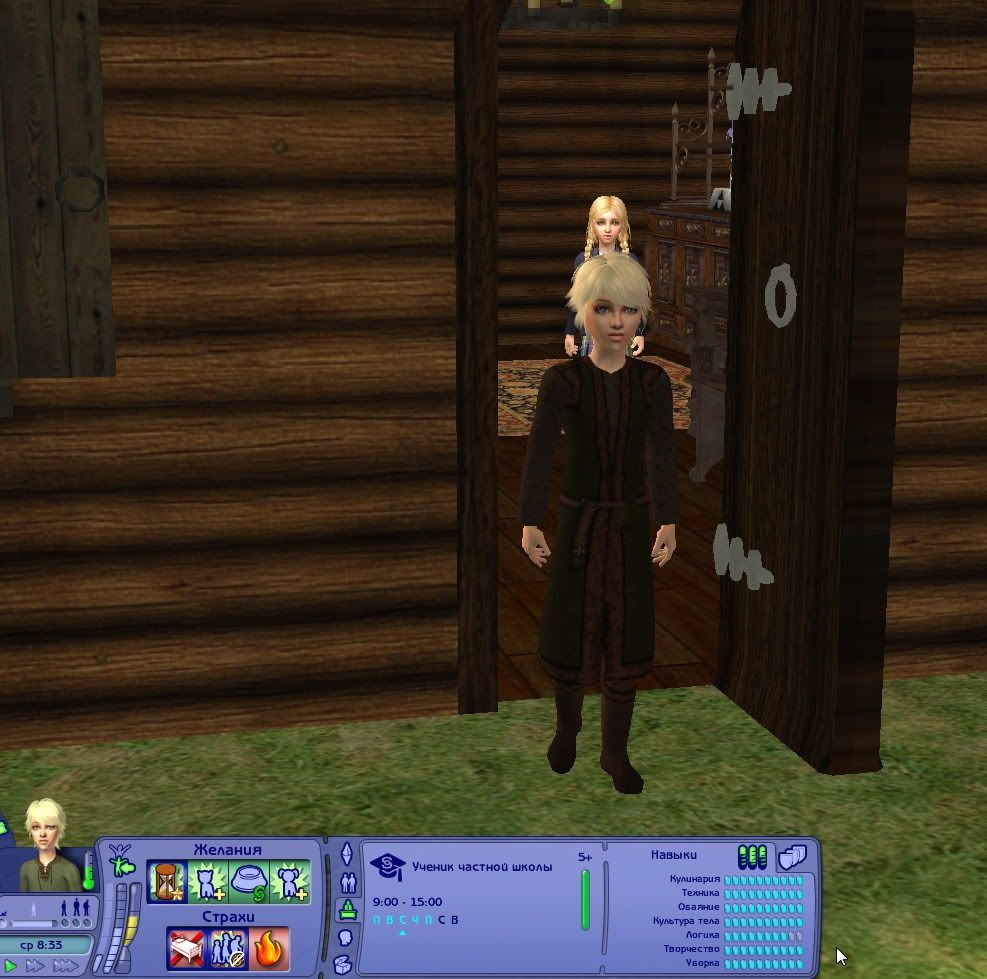Set game speed to double fast-forward
The image size is (987, 979).
[34, 966]
